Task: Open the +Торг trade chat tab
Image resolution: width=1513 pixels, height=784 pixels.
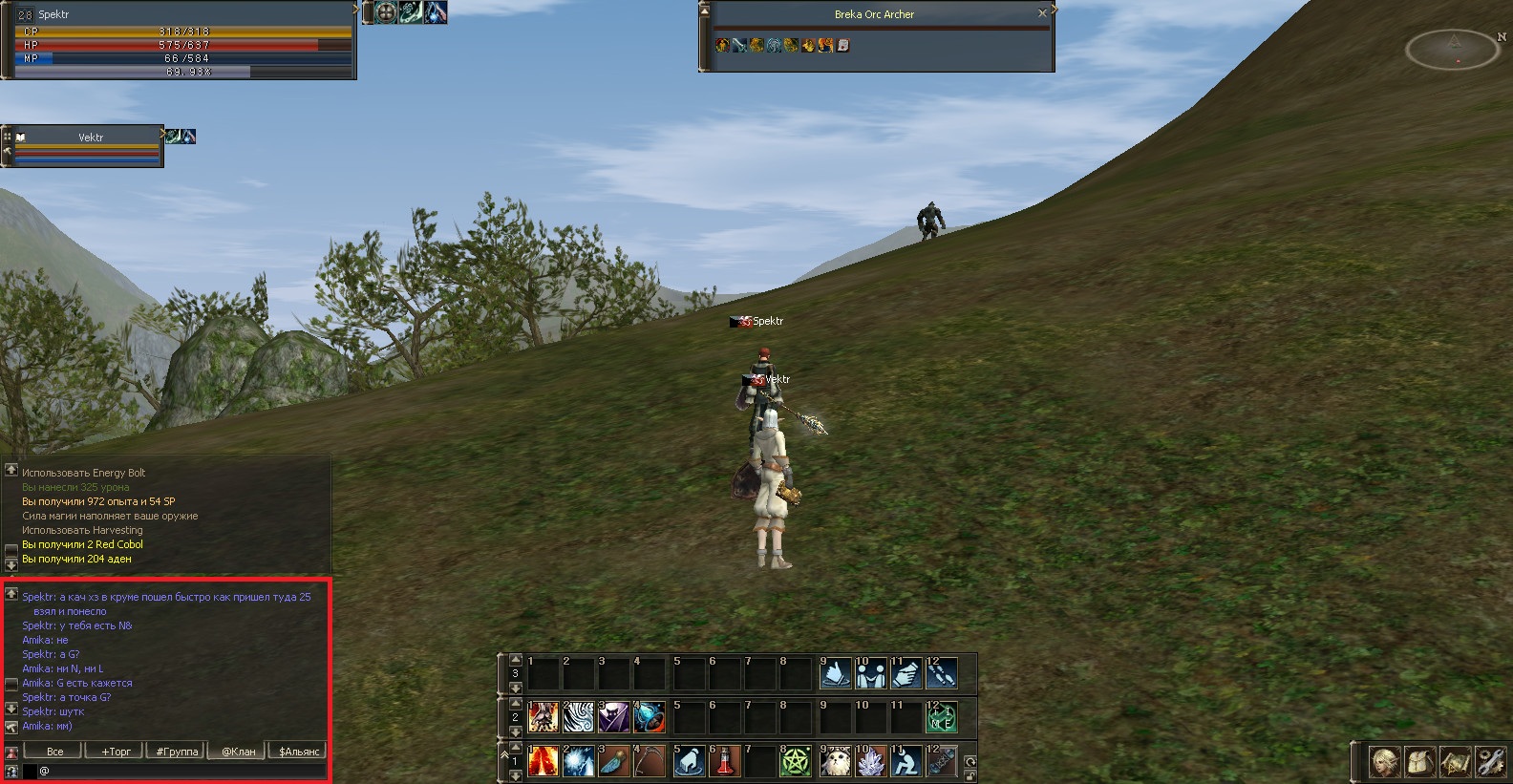Action: pos(116,751)
